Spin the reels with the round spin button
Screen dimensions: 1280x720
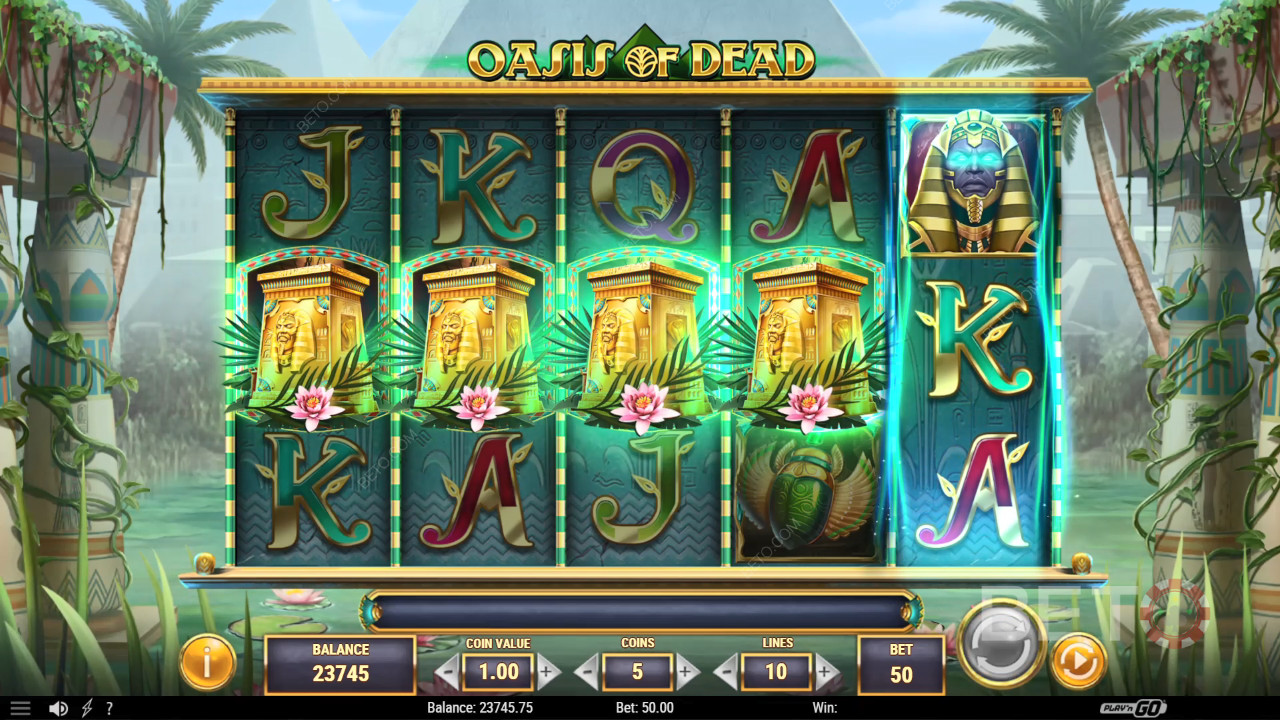pos(1001,643)
